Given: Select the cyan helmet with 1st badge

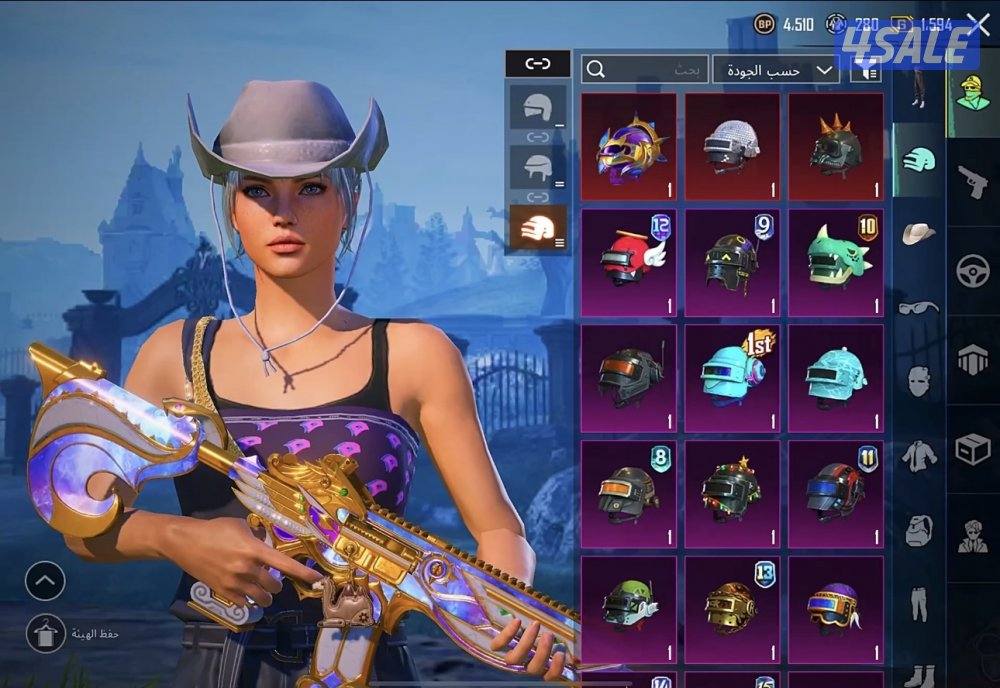Looking at the screenshot, I should (732, 377).
